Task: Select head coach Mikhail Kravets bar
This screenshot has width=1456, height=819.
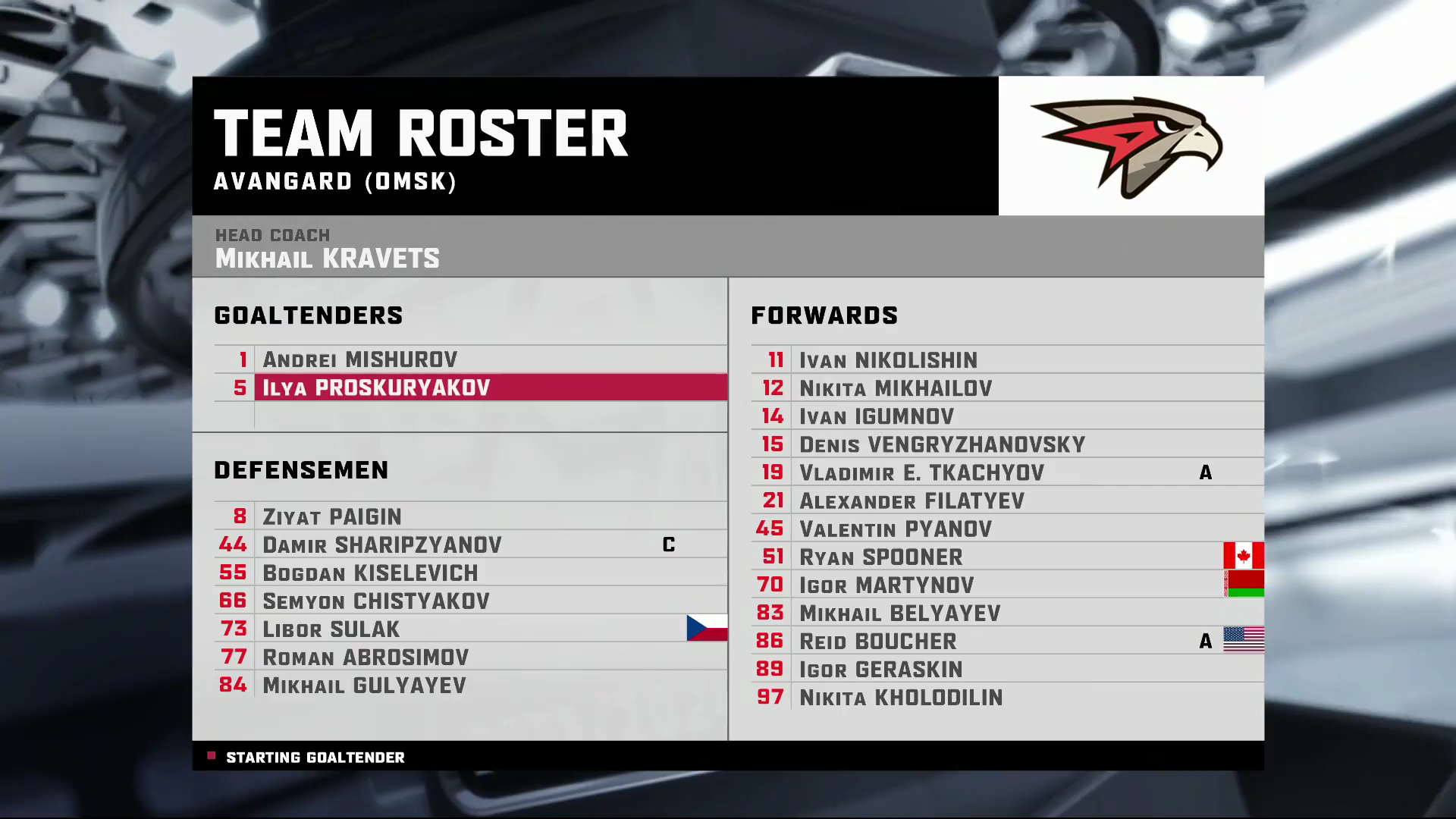Action: click(x=327, y=258)
